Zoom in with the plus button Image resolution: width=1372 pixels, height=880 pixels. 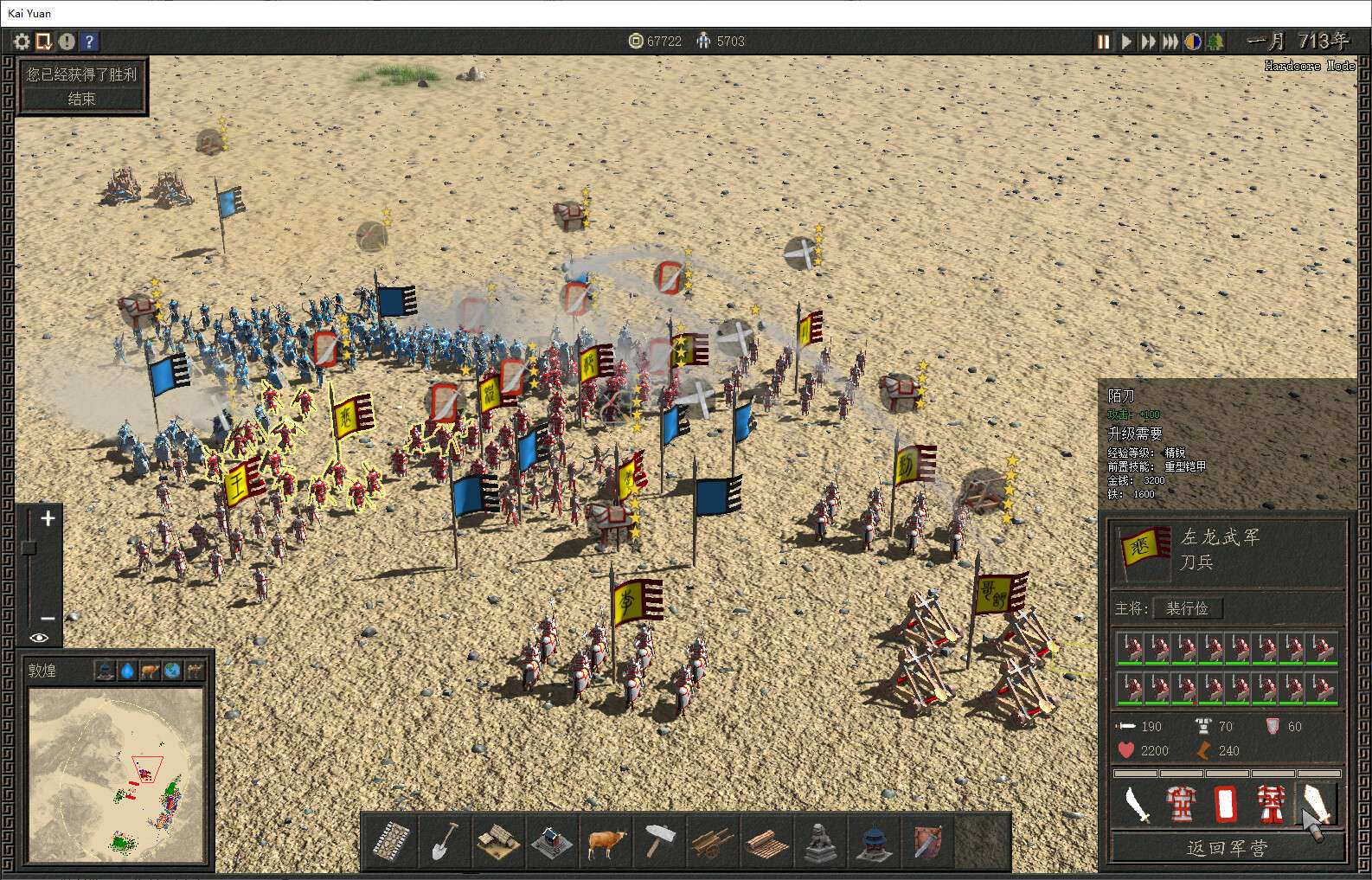48,518
